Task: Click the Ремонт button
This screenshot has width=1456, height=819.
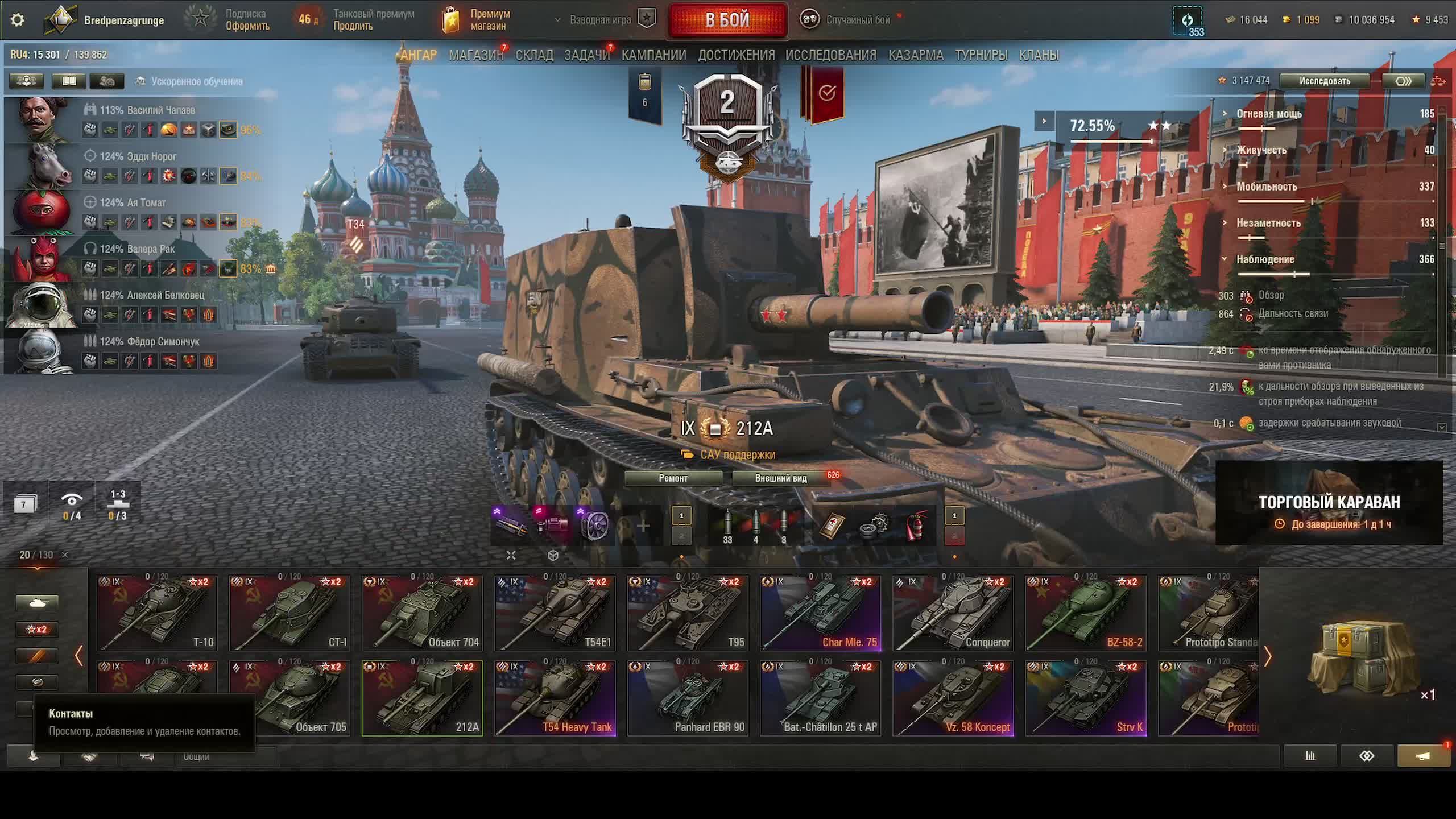Action: tap(673, 478)
